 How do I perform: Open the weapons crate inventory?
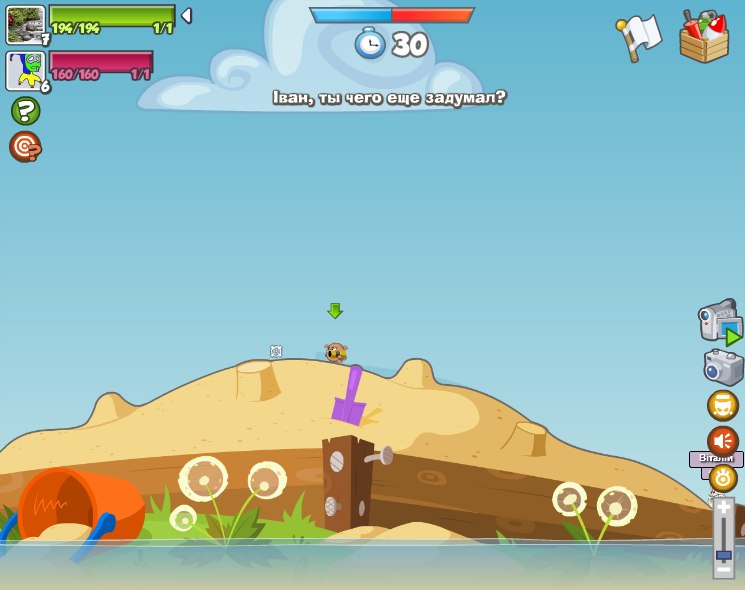pyautogui.click(x=704, y=38)
